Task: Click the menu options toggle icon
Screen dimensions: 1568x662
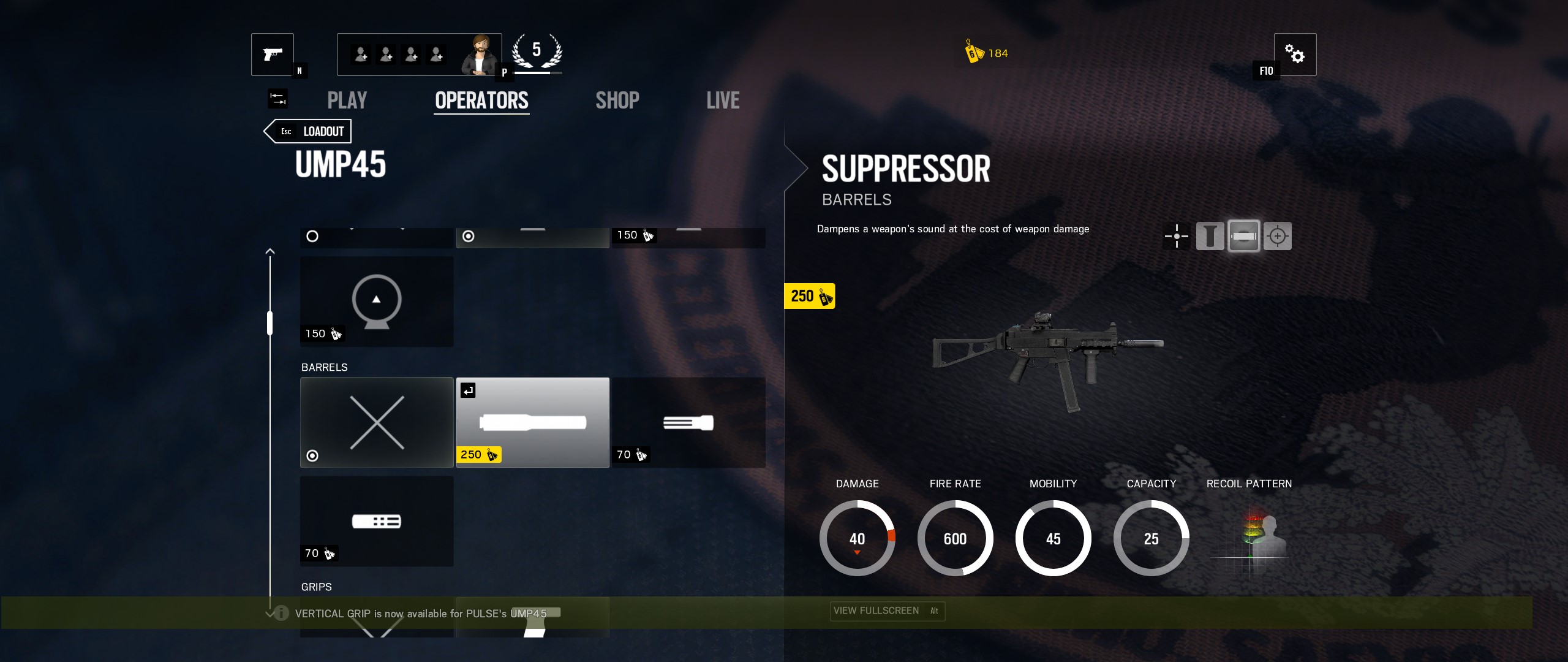Action: tap(277, 99)
